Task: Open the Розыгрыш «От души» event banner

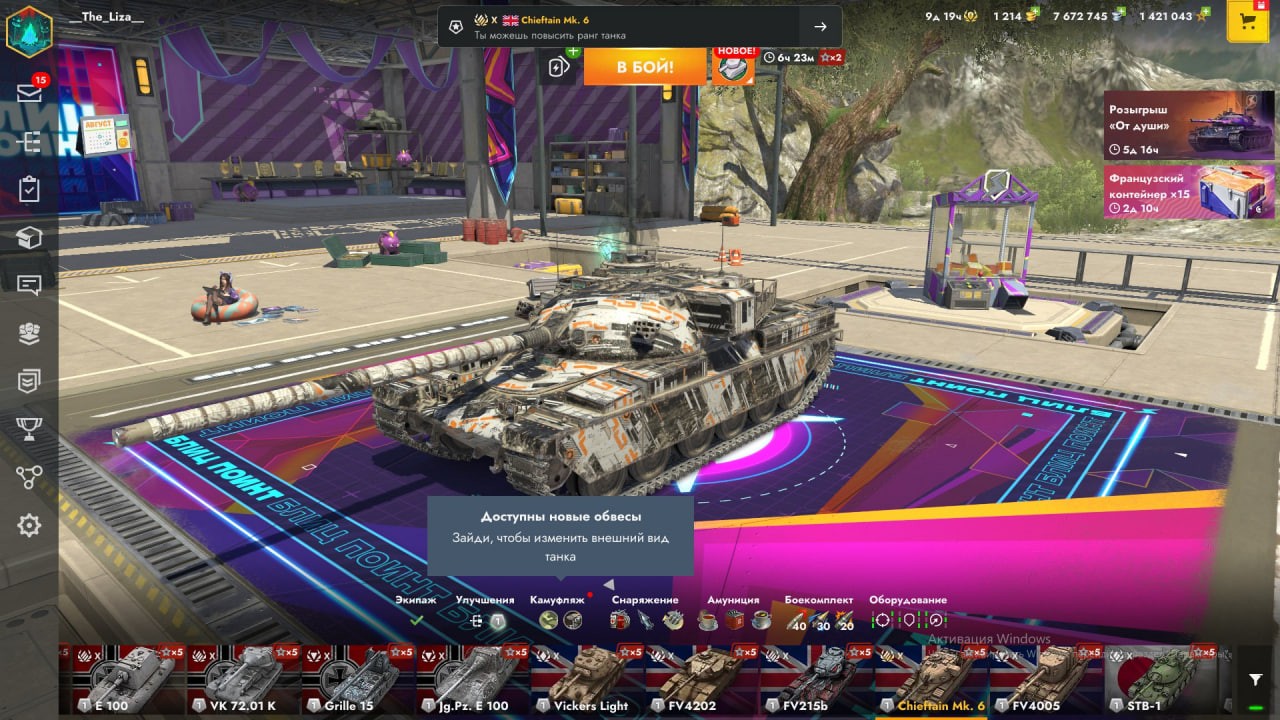Action: [1174, 125]
